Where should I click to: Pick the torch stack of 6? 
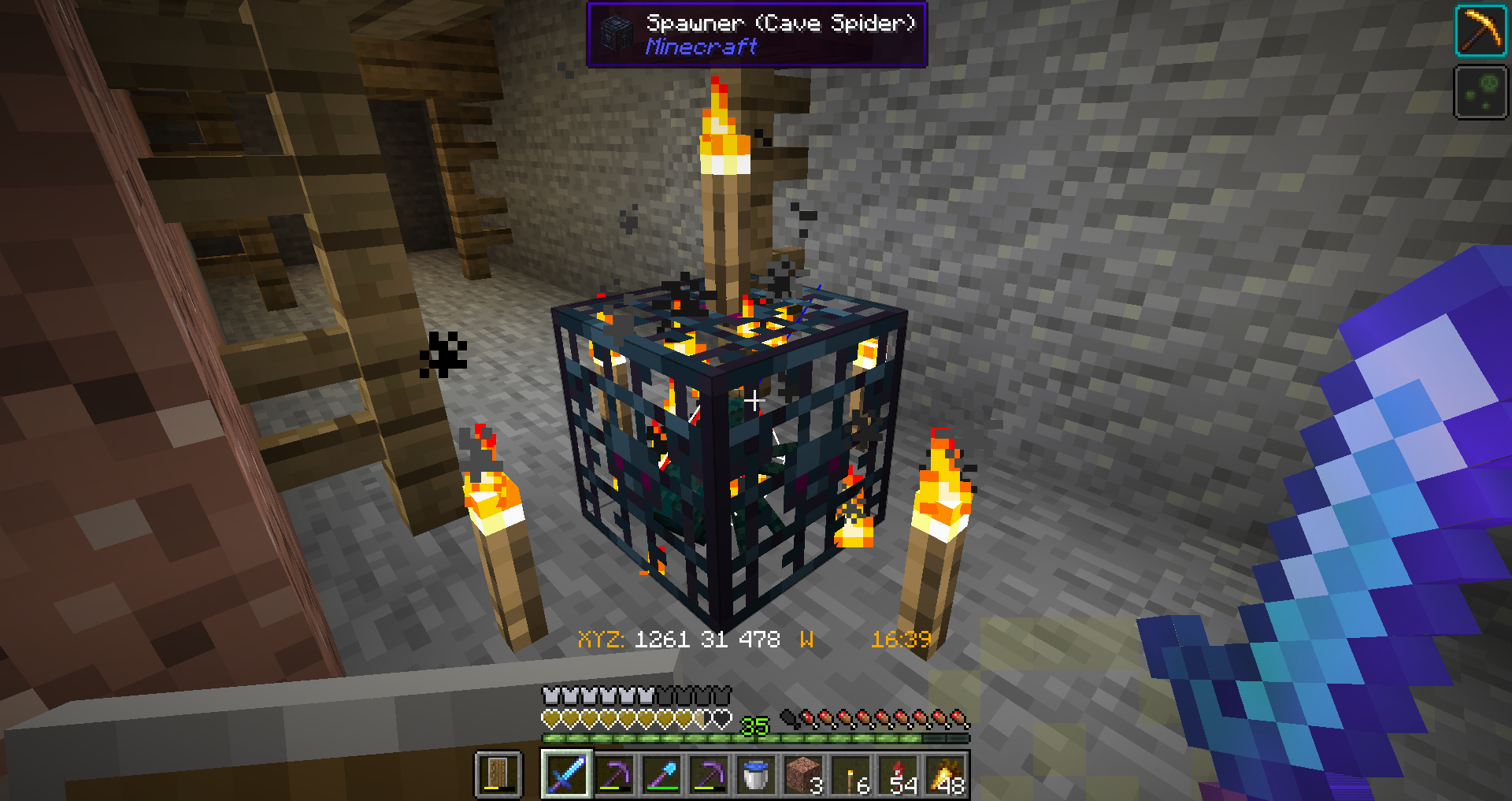coord(851,774)
